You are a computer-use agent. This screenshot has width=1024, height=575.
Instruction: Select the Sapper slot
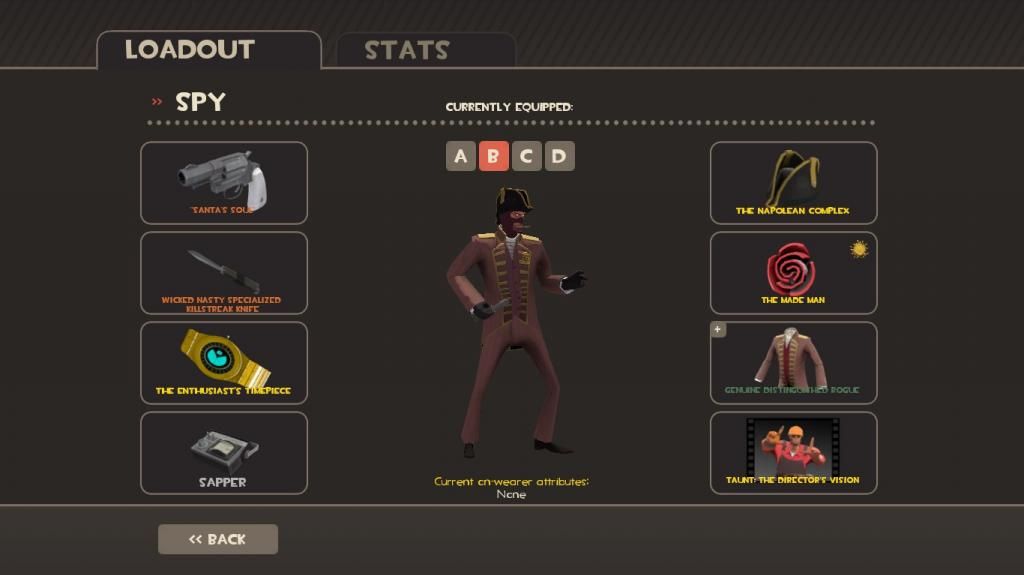click(x=223, y=452)
